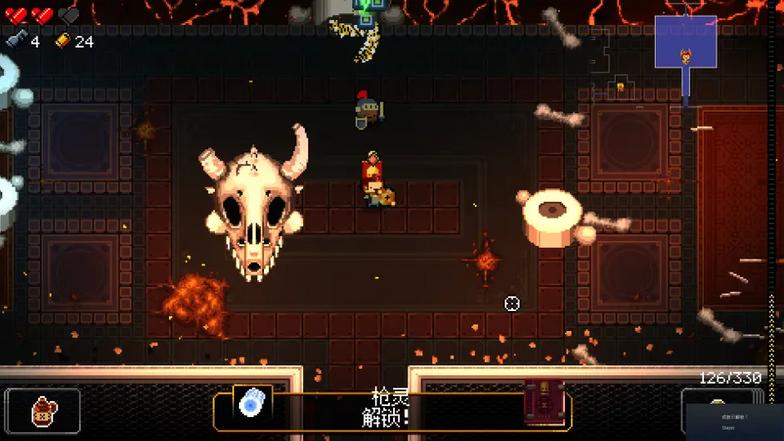The image size is (784, 441).
Task: Click the red book icon on unlock banner
Action: (544, 402)
